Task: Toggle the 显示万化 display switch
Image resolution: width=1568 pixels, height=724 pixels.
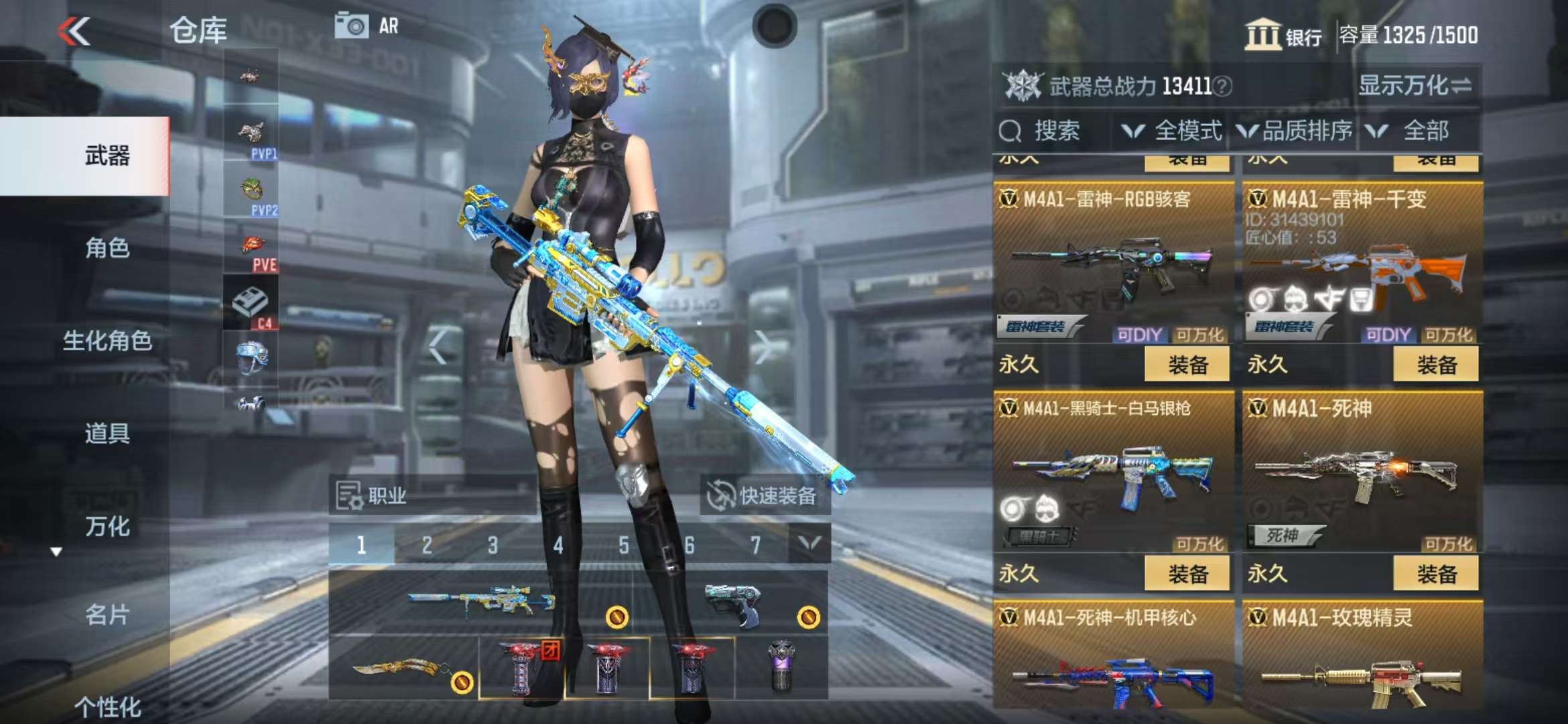Action: click(1414, 86)
